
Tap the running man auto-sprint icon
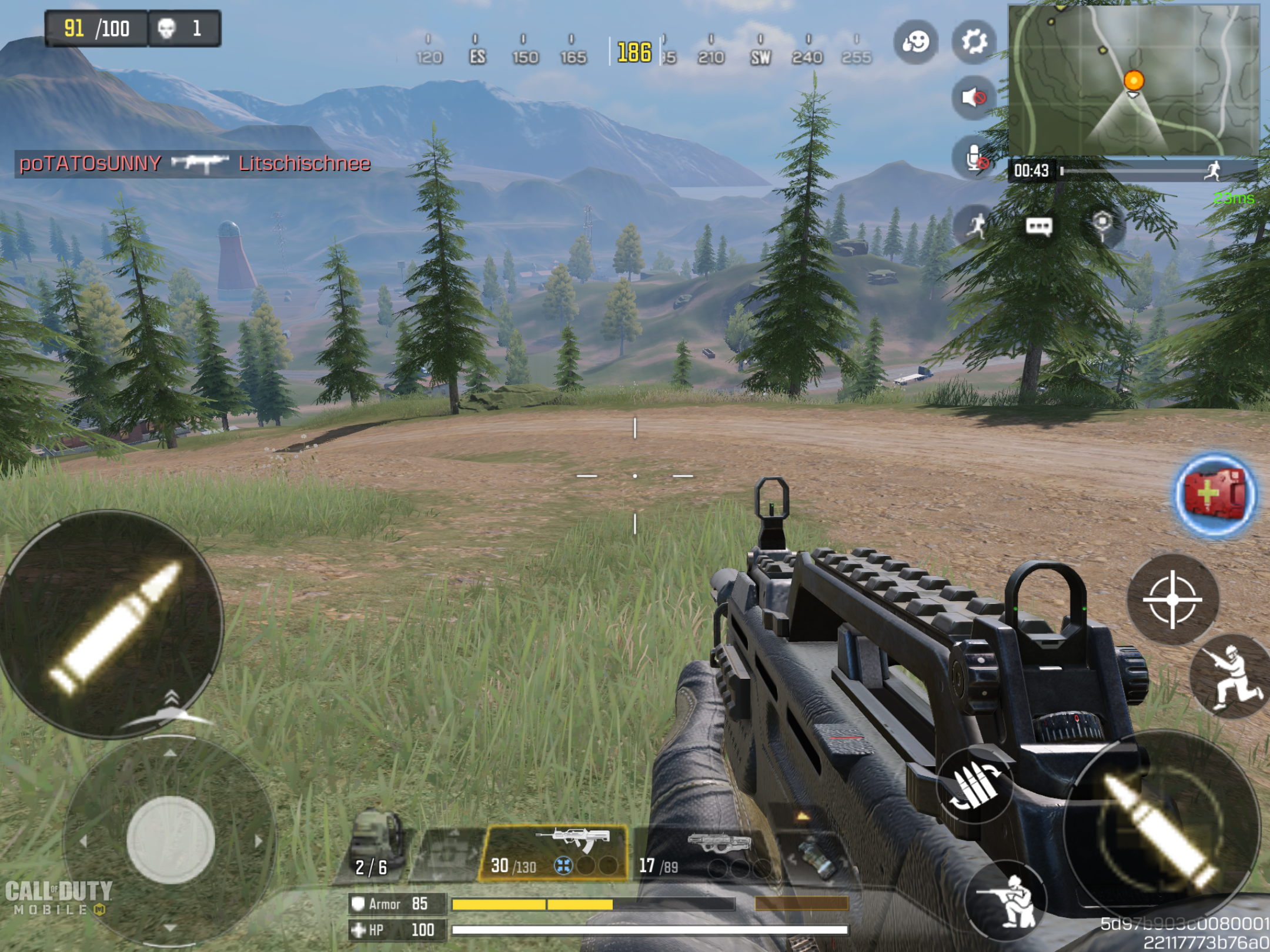[977, 225]
